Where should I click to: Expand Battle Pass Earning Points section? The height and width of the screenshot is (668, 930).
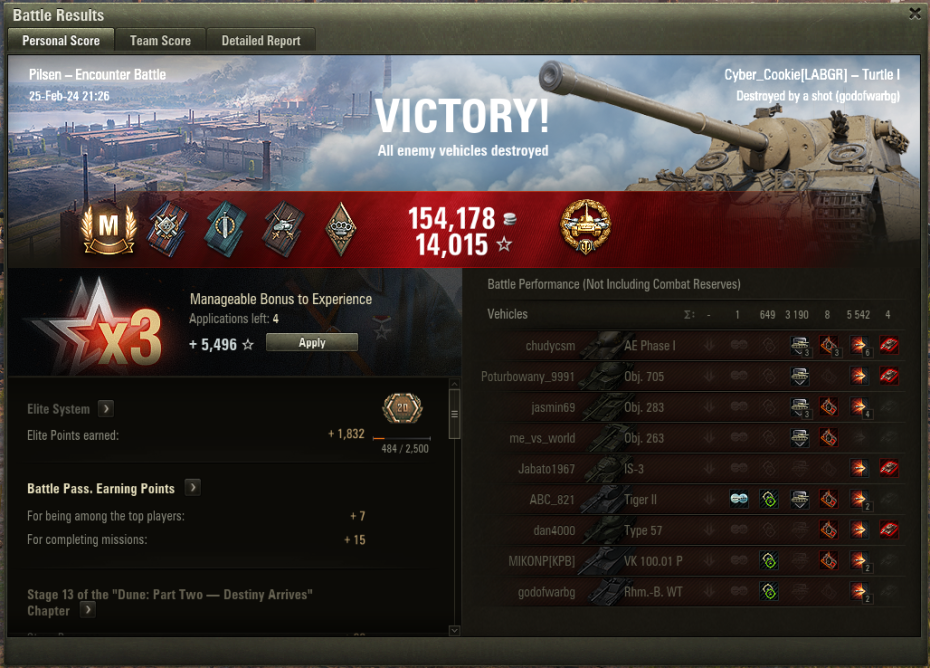tap(192, 488)
